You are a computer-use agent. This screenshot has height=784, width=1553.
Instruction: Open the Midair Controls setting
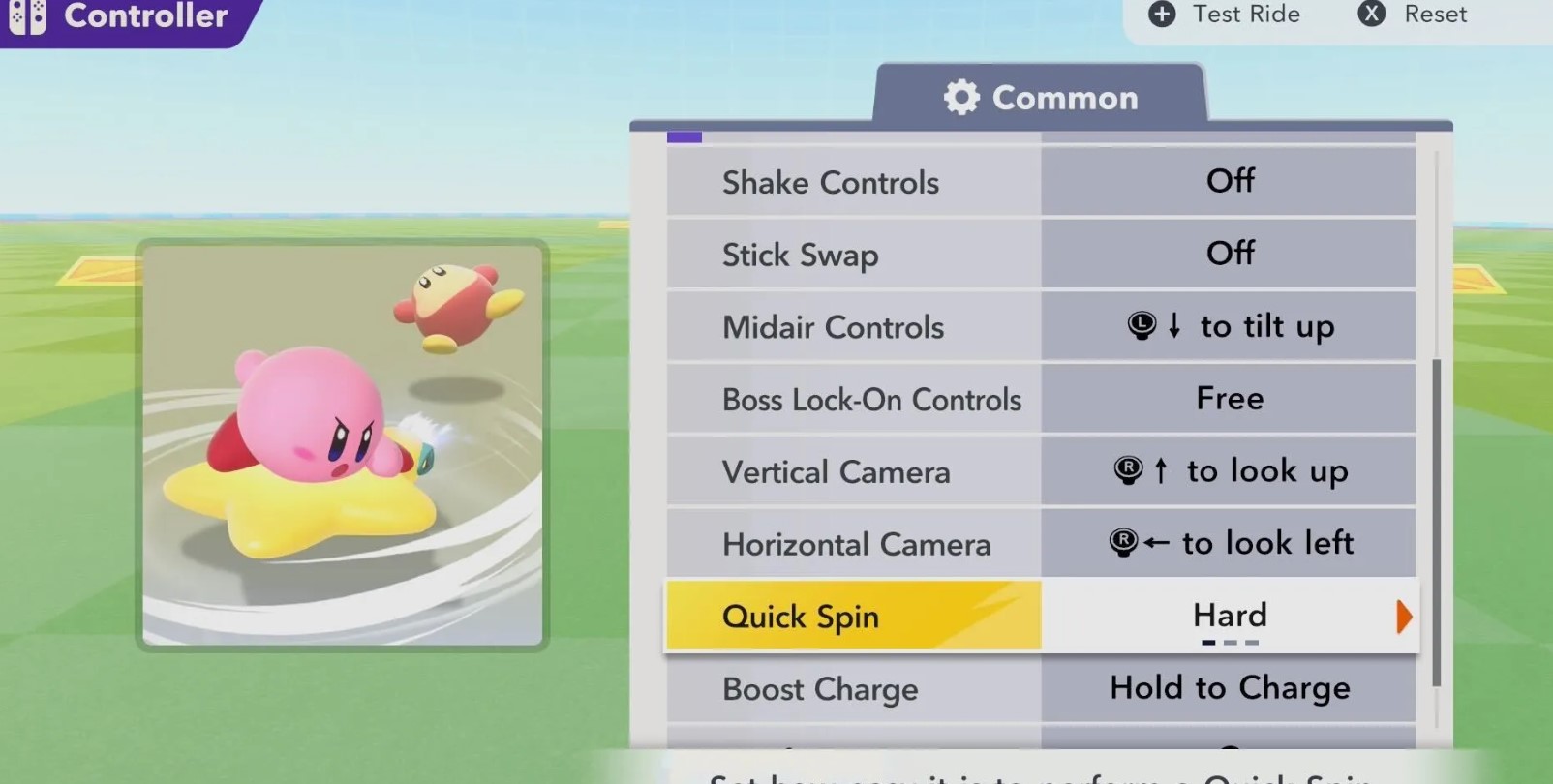[853, 327]
